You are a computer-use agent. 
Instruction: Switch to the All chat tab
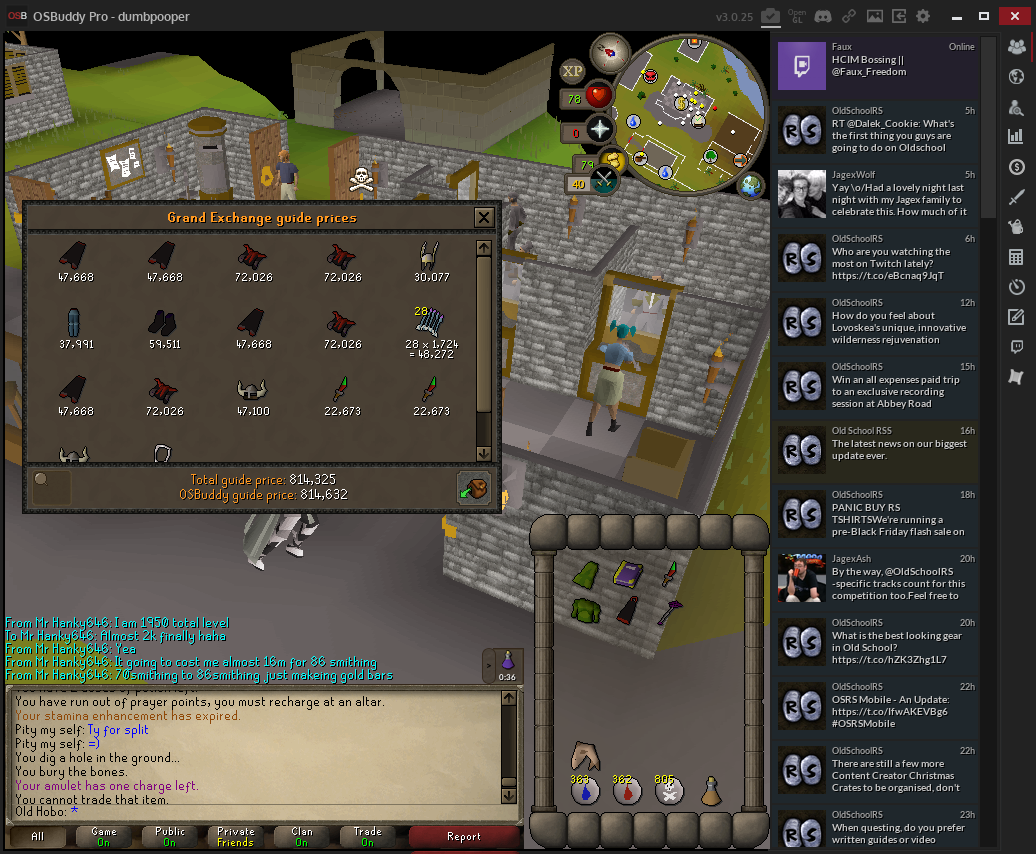[37, 836]
